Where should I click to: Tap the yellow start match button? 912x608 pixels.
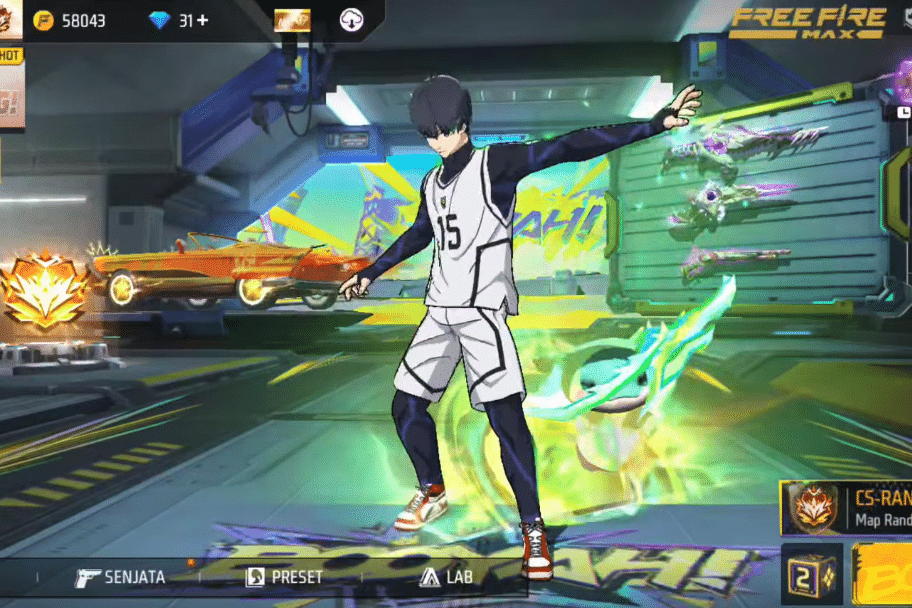(x=883, y=577)
